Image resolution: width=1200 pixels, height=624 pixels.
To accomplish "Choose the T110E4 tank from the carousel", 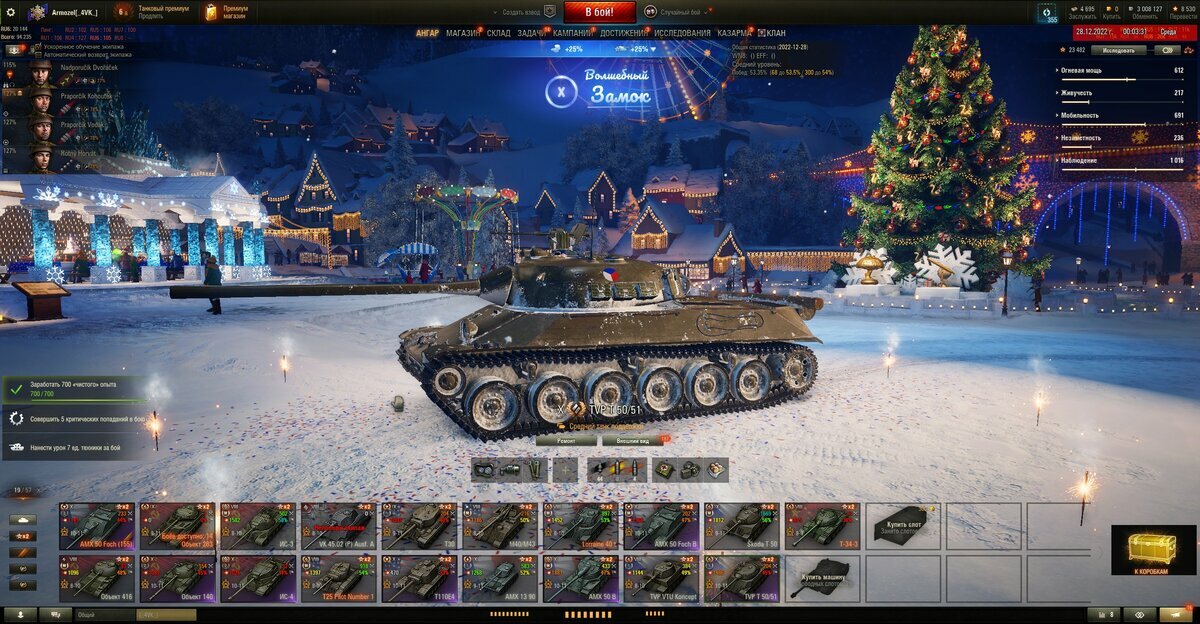I will [420, 579].
